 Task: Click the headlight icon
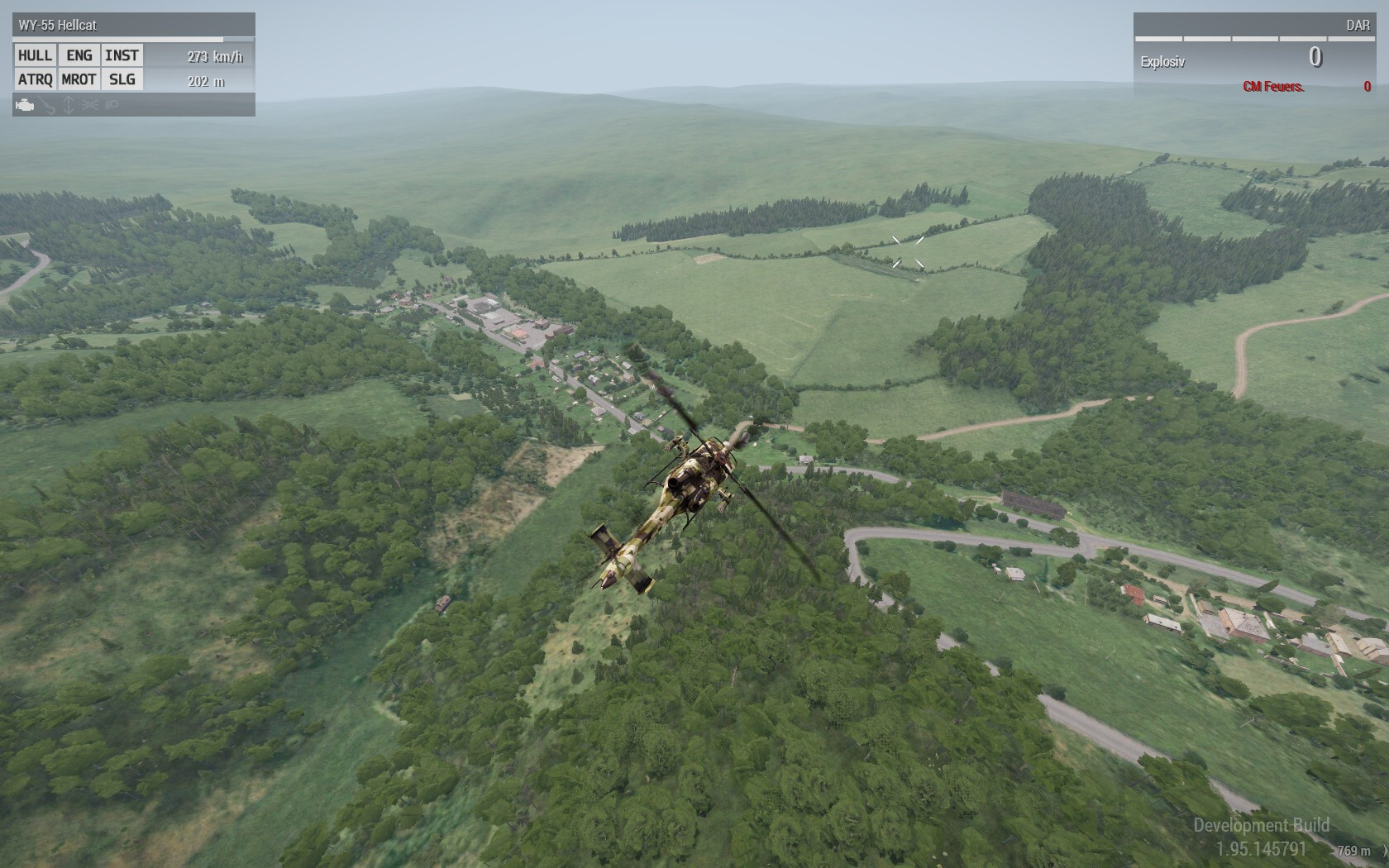pos(112,105)
